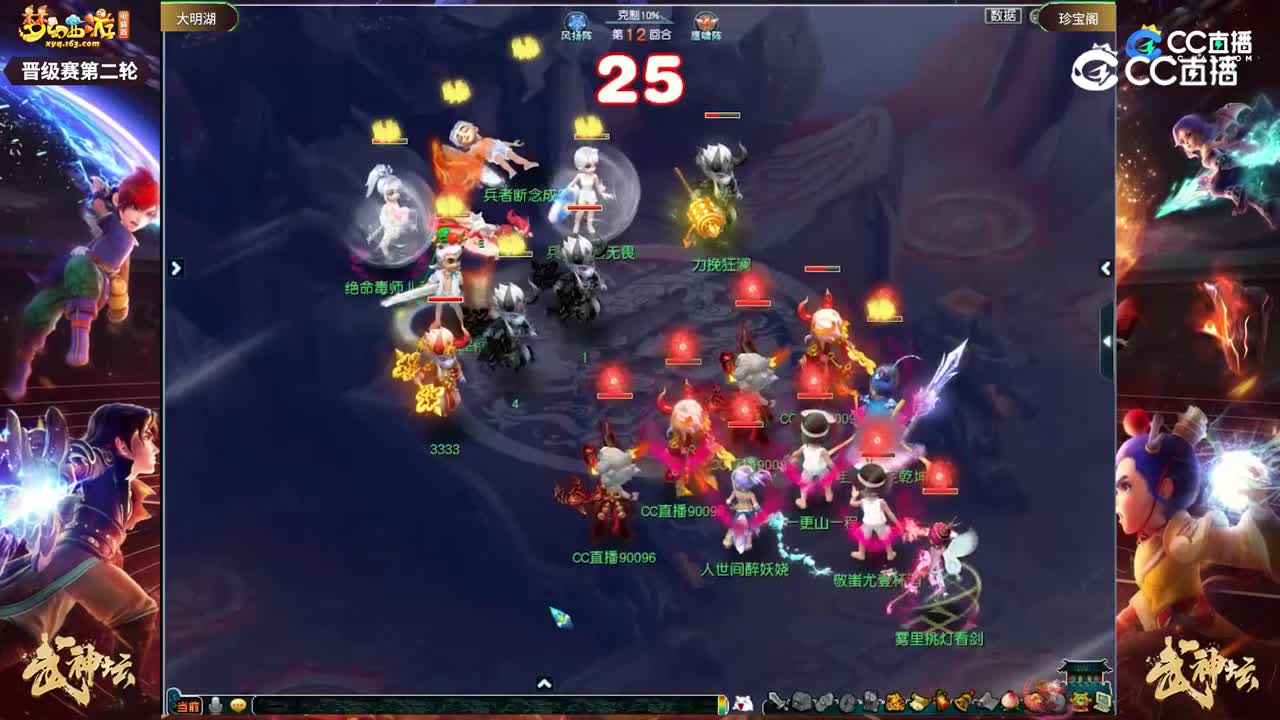Screen dimensions: 1280x720
Task: Select the sword skill icon in the bottom toolbar
Action: click(777, 703)
